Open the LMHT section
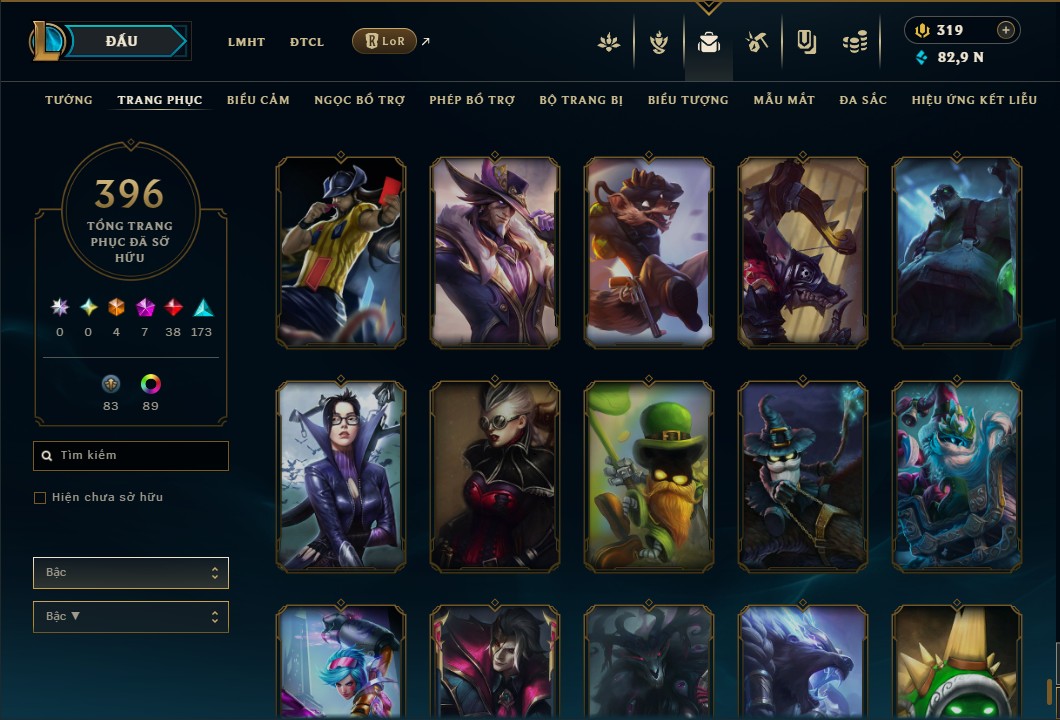Viewport: 1060px width, 720px height. 246,42
